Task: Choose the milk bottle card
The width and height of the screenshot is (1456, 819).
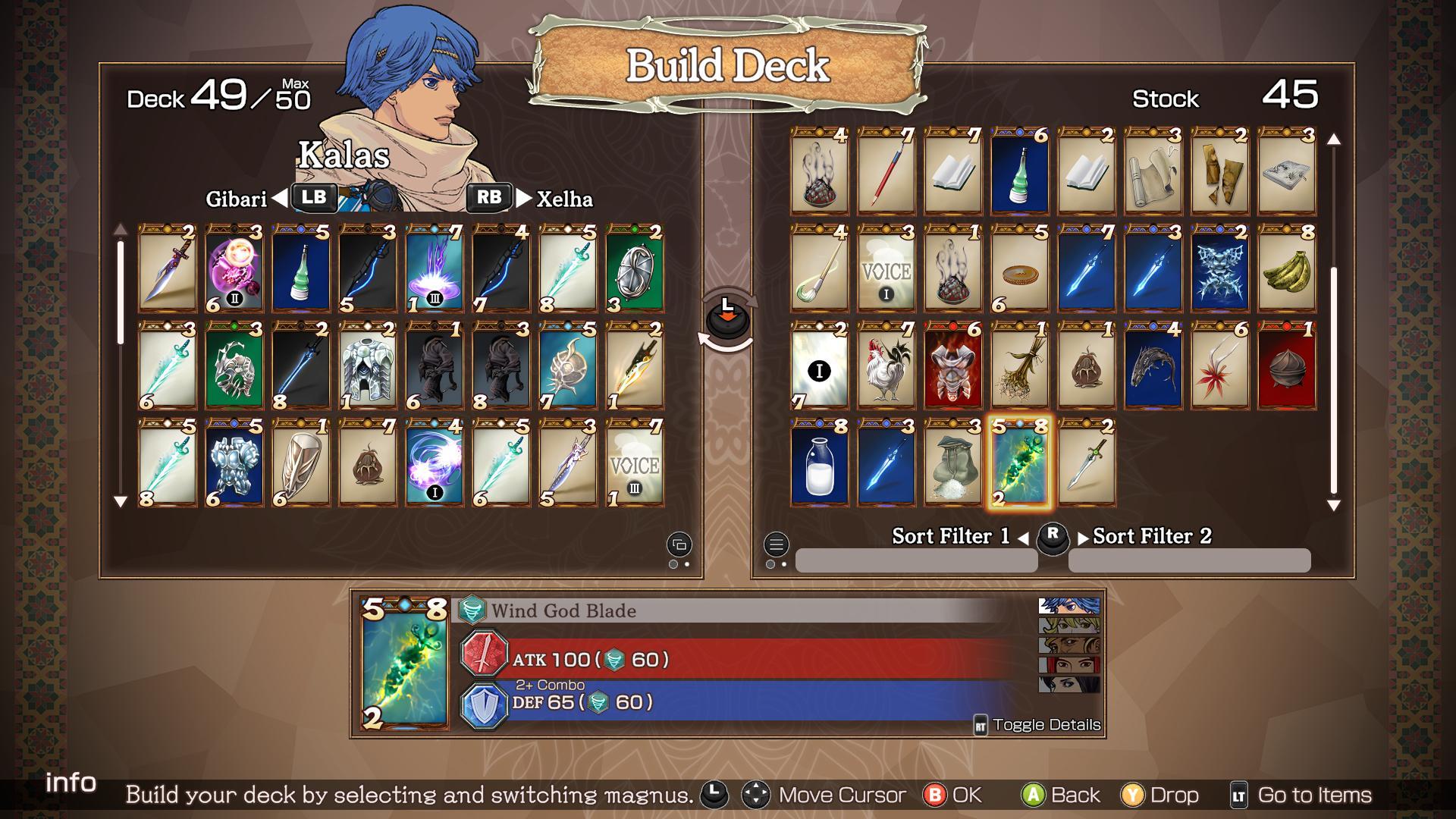Action: pyautogui.click(x=819, y=463)
